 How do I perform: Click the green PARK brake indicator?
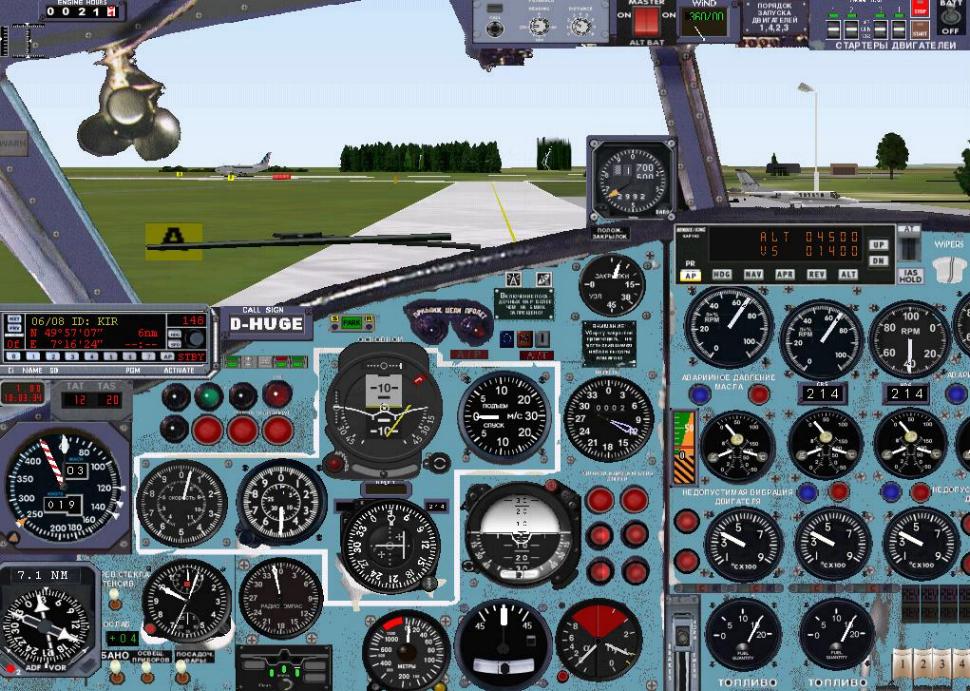click(352, 323)
